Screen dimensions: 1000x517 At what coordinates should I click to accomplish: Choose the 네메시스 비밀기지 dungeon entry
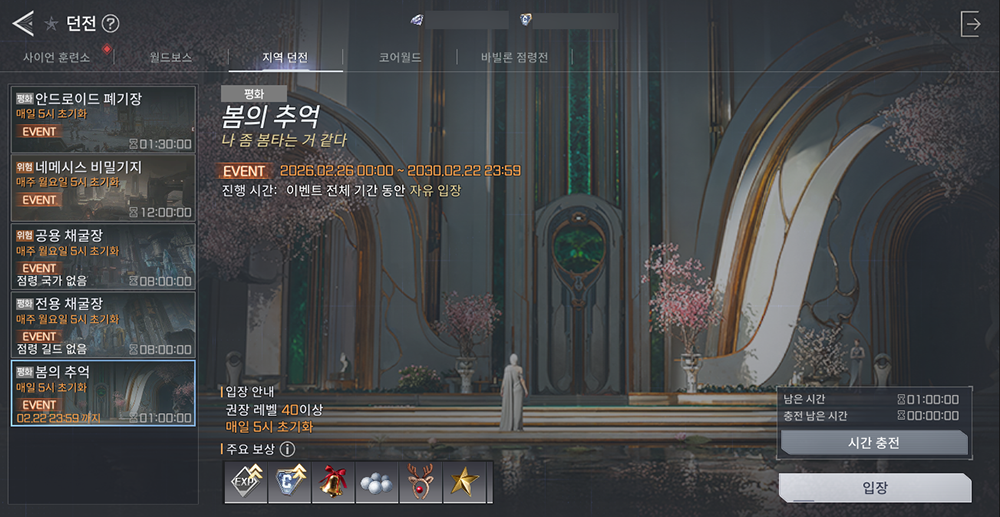pos(103,187)
